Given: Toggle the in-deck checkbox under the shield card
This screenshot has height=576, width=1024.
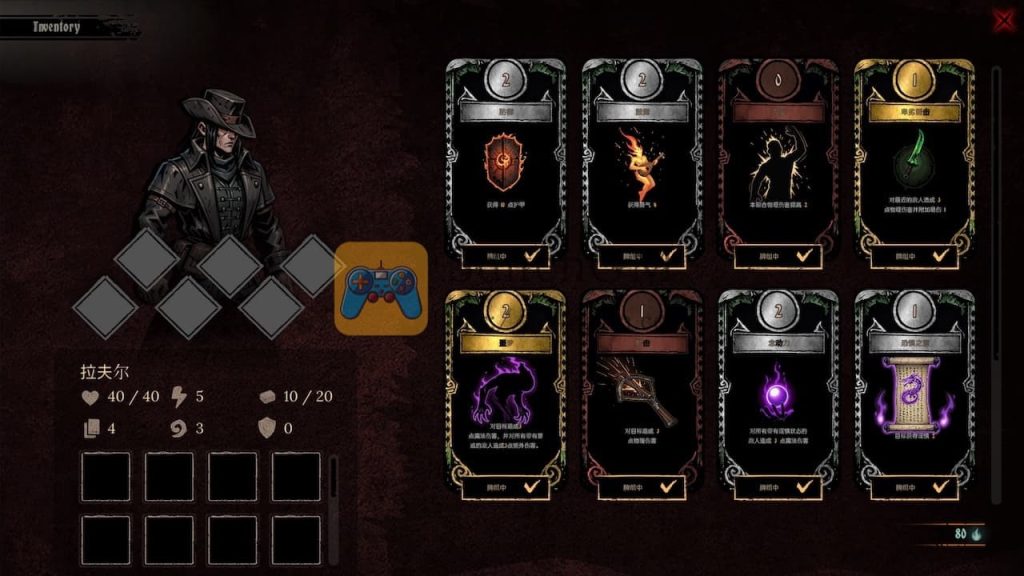Looking at the screenshot, I should 532,256.
